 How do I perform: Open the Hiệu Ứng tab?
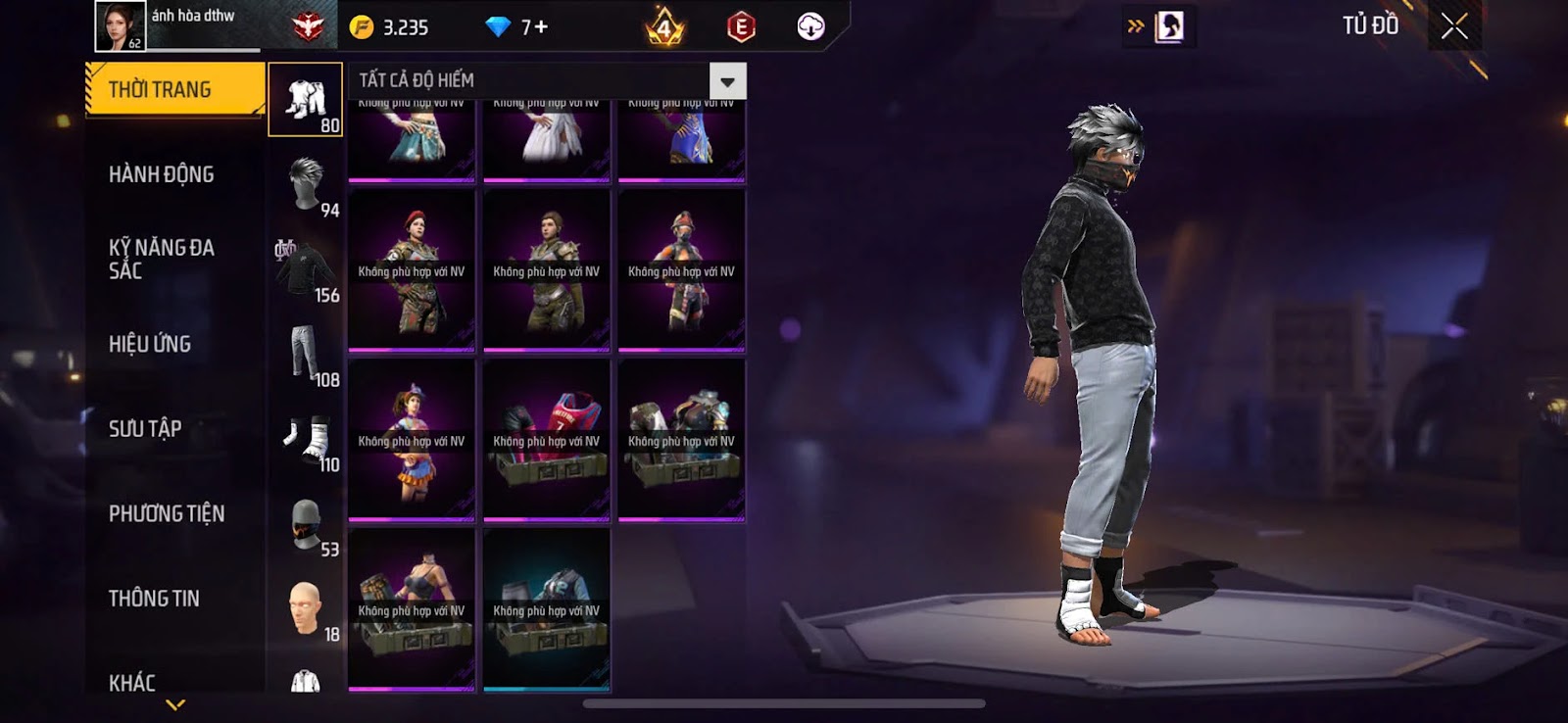pos(150,344)
